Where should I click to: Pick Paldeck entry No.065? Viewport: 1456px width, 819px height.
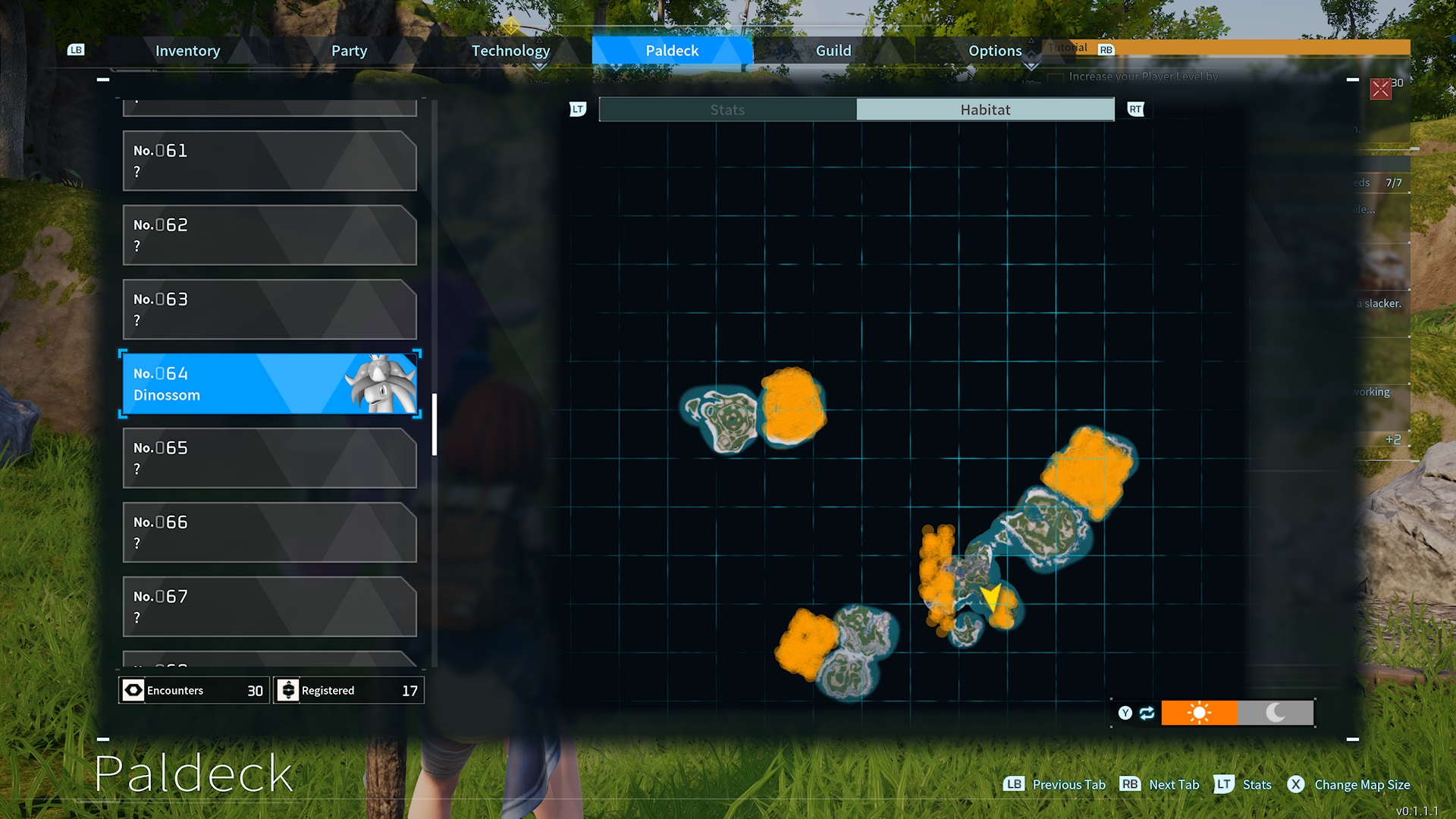269,458
